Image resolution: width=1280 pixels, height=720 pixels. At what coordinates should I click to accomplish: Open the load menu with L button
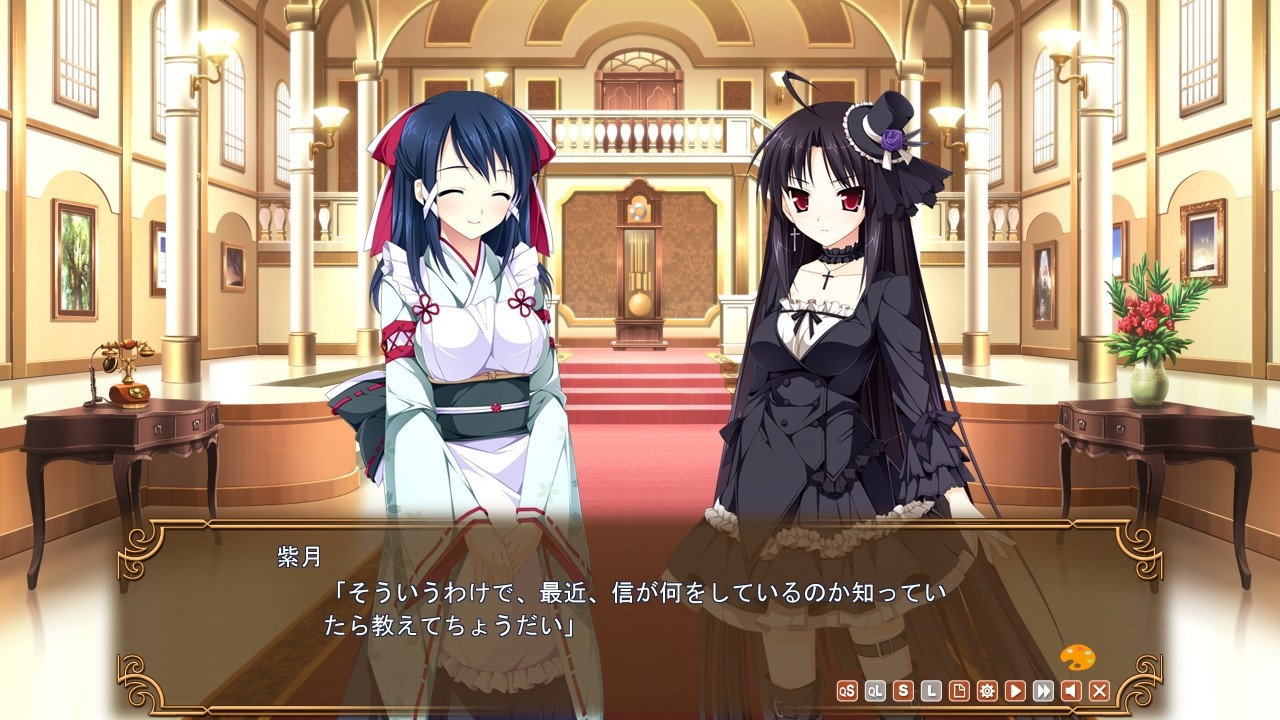tap(931, 690)
